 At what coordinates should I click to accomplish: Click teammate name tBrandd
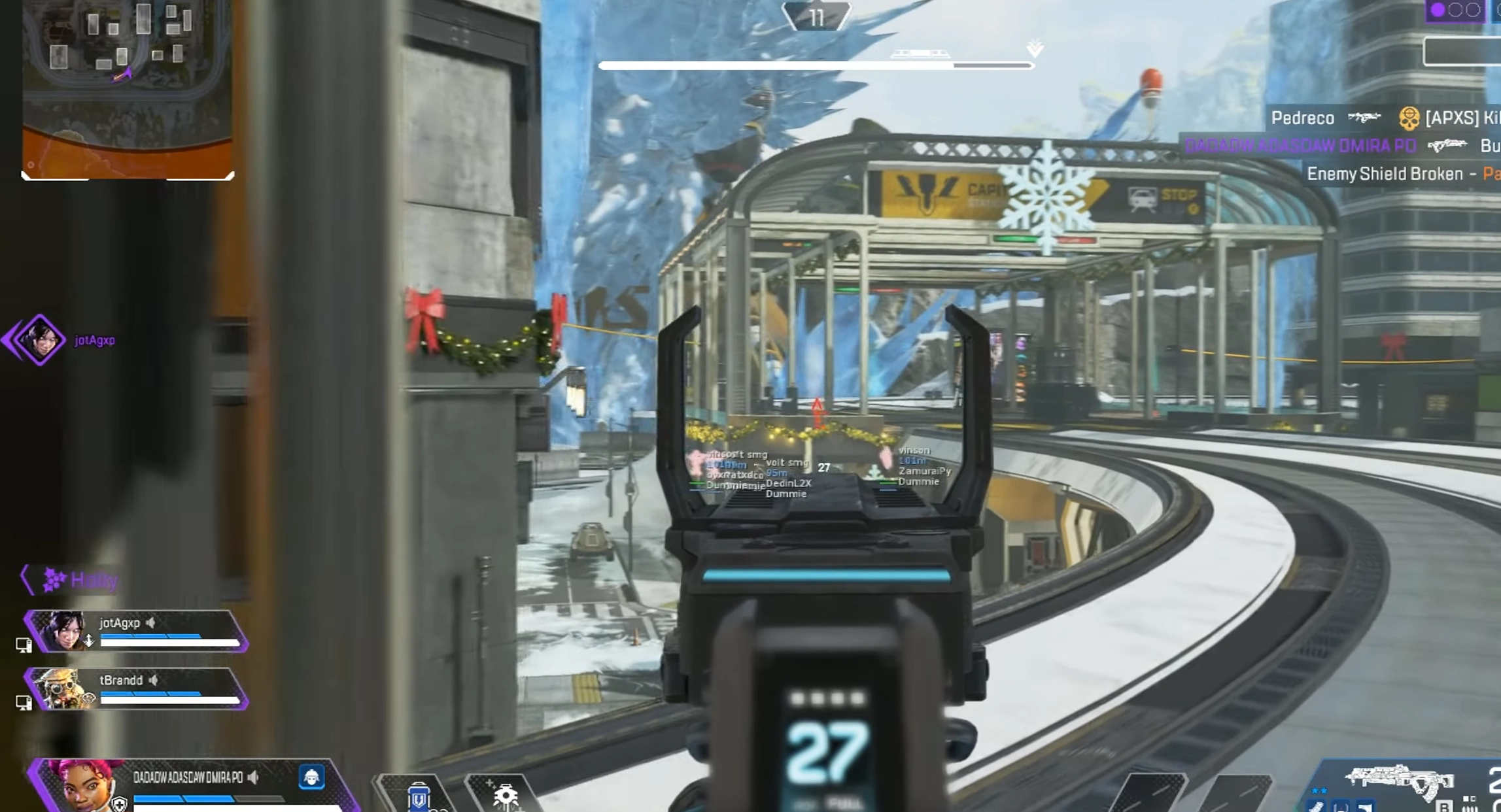(x=120, y=680)
